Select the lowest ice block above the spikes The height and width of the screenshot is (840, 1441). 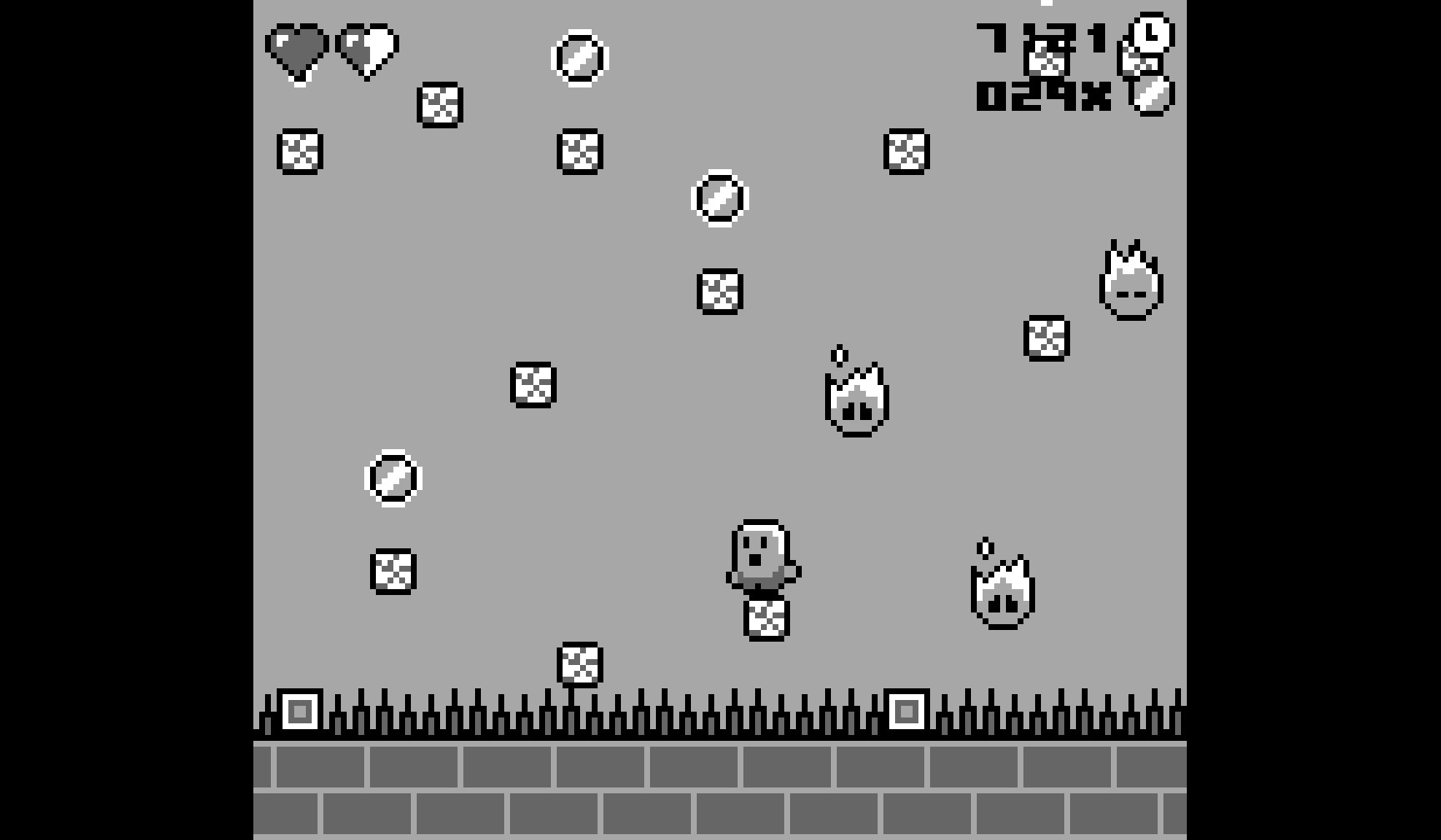(581, 663)
